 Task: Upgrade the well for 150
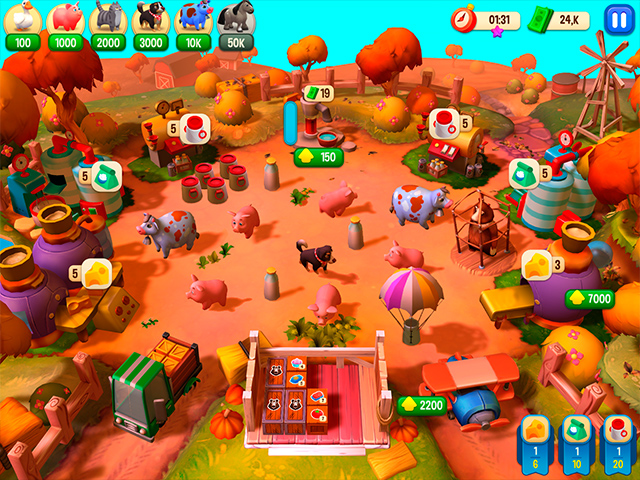click(318, 157)
